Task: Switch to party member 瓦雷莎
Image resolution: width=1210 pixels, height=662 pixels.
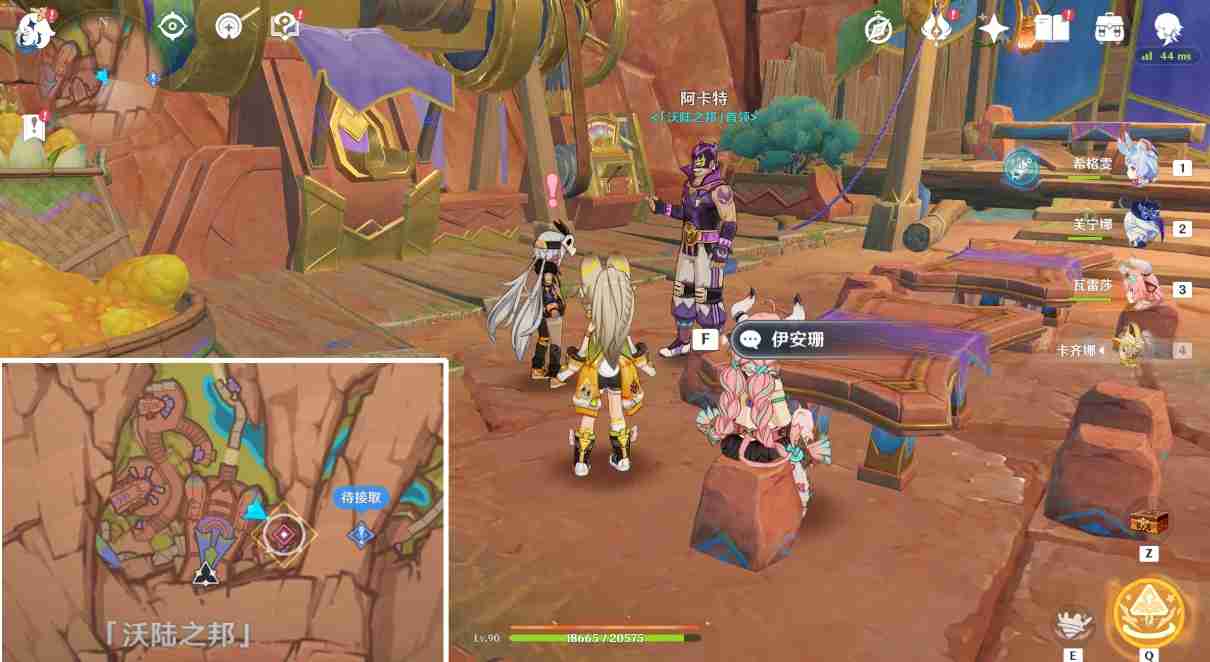Action: (1139, 287)
